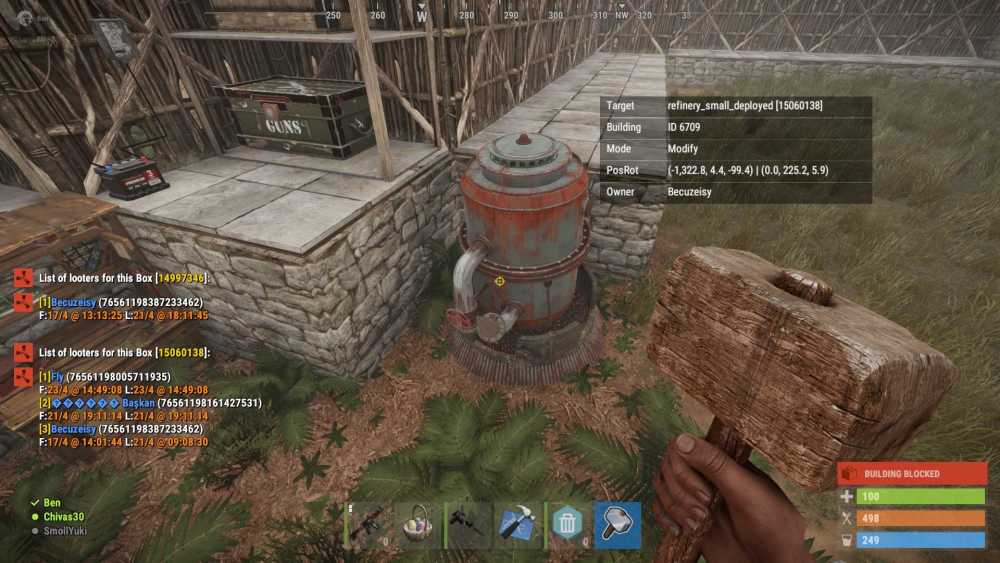1000x563 pixels.
Task: Select the highlighted stone hammer slot
Action: (x=617, y=525)
